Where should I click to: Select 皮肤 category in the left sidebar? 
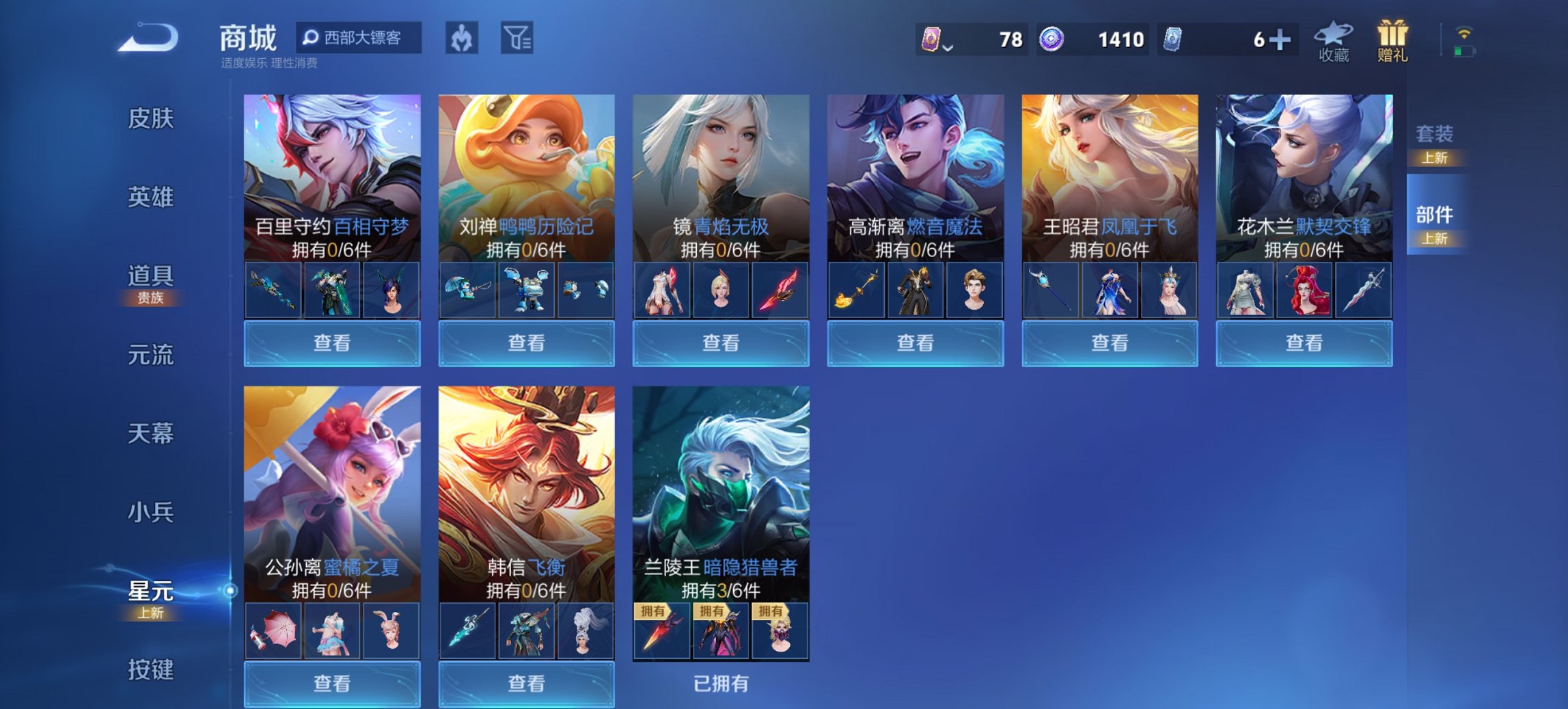click(x=152, y=119)
